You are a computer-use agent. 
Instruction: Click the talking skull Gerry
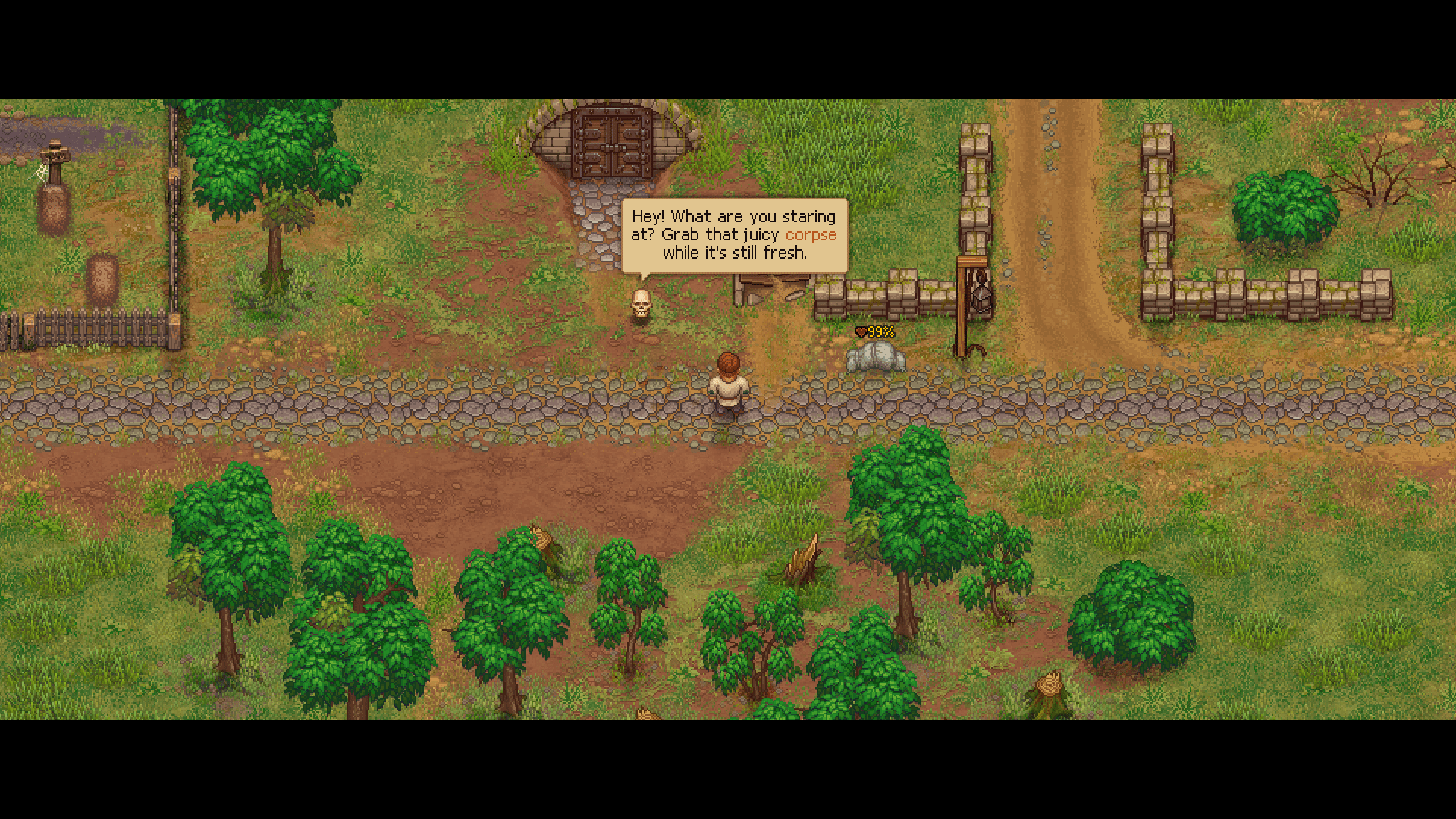(641, 303)
